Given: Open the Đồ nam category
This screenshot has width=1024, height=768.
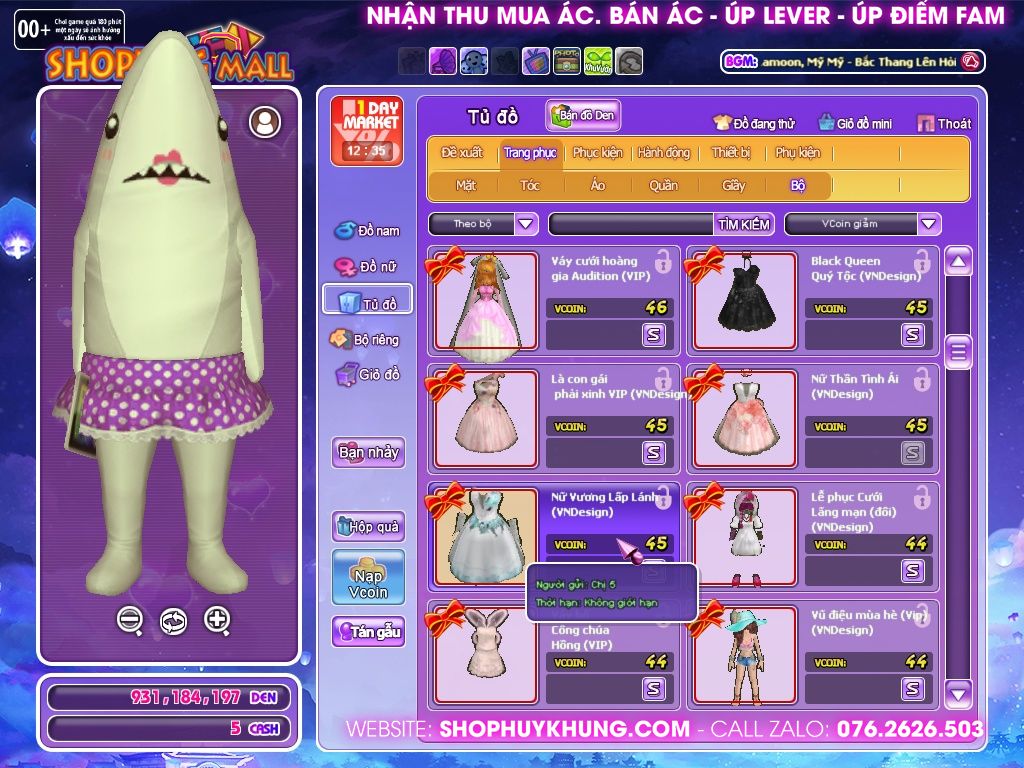Looking at the screenshot, I should pyautogui.click(x=367, y=231).
